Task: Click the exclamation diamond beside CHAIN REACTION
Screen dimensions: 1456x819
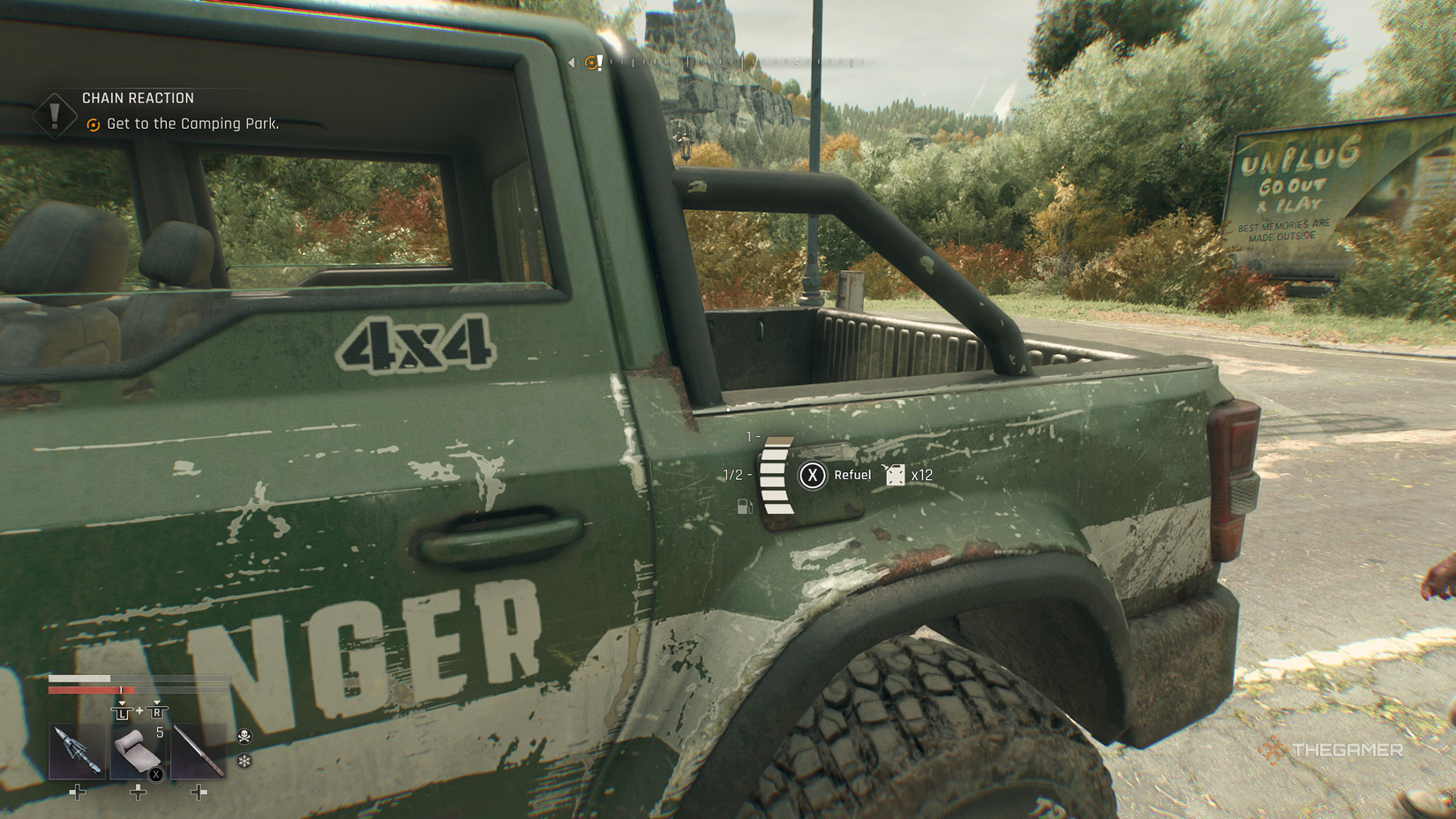Action: point(53,115)
